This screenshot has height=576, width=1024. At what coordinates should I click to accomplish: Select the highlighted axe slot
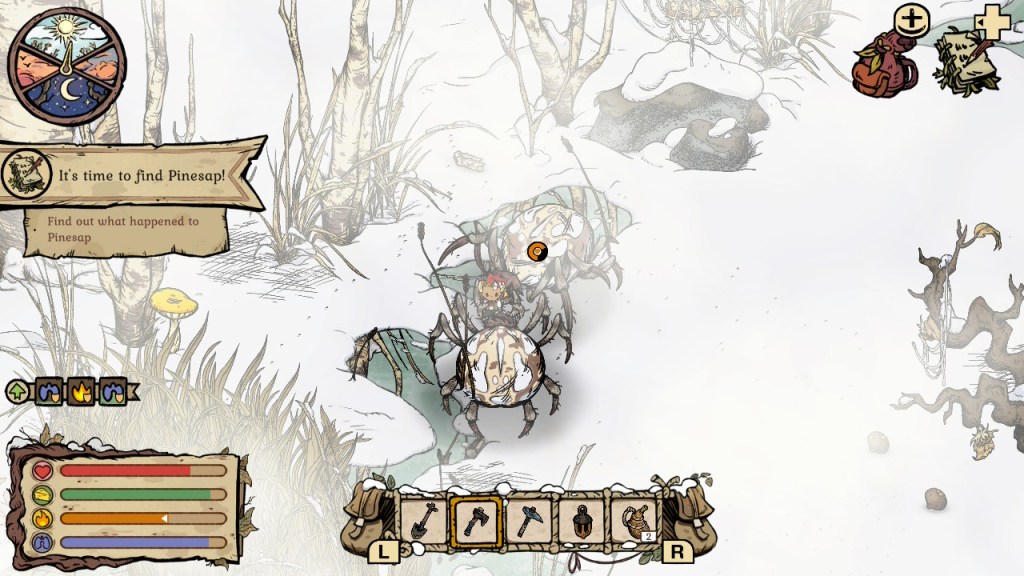474,520
